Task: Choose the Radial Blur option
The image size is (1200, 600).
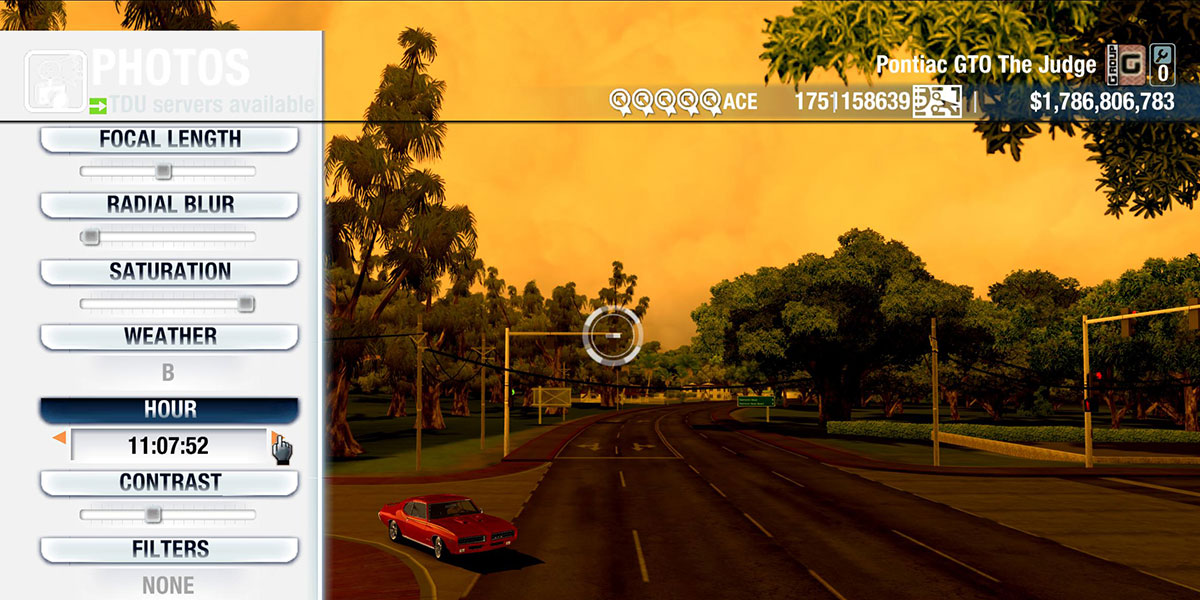Action: click(x=169, y=205)
